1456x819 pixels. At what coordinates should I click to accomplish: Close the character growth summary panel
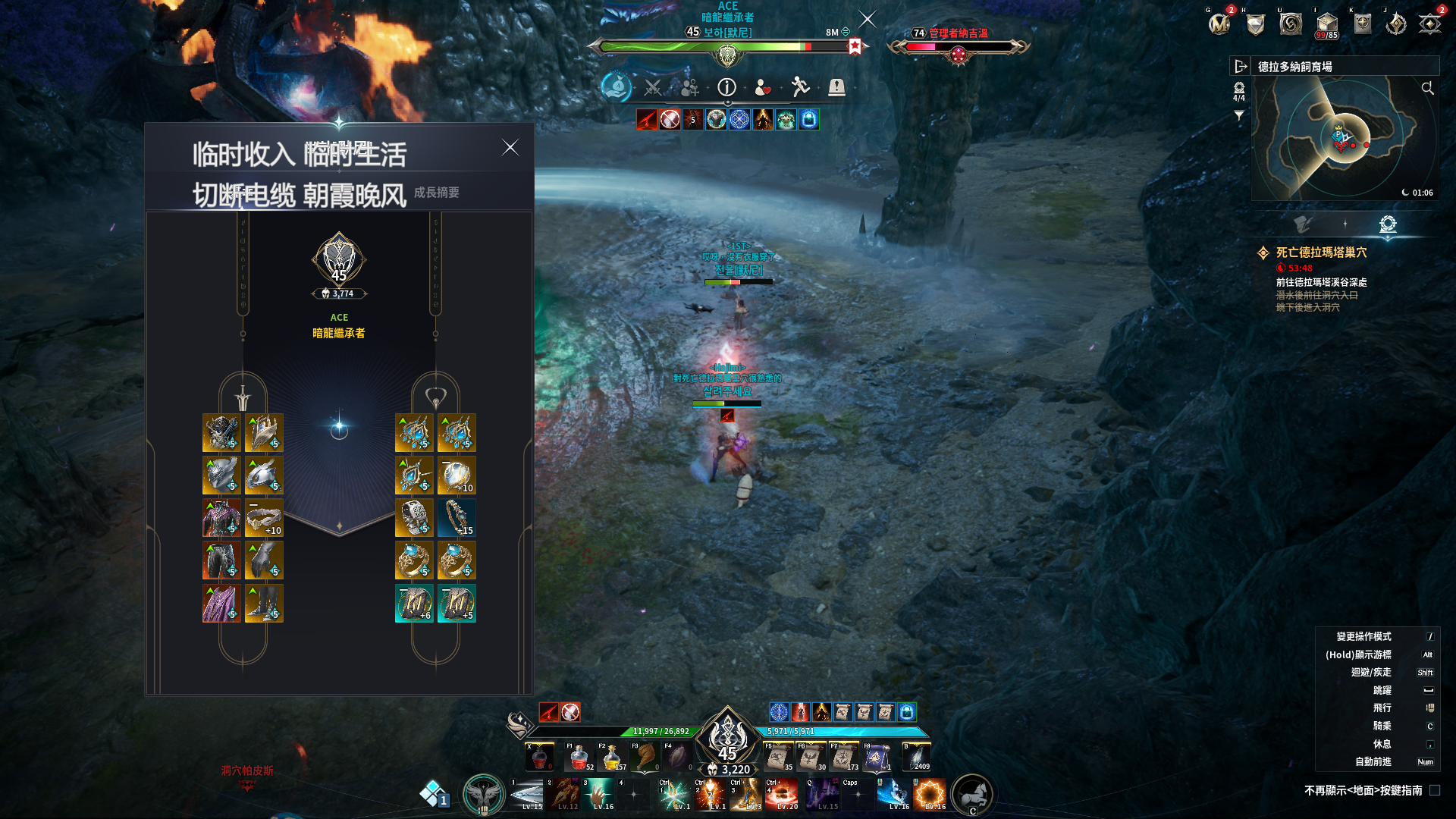click(x=510, y=148)
